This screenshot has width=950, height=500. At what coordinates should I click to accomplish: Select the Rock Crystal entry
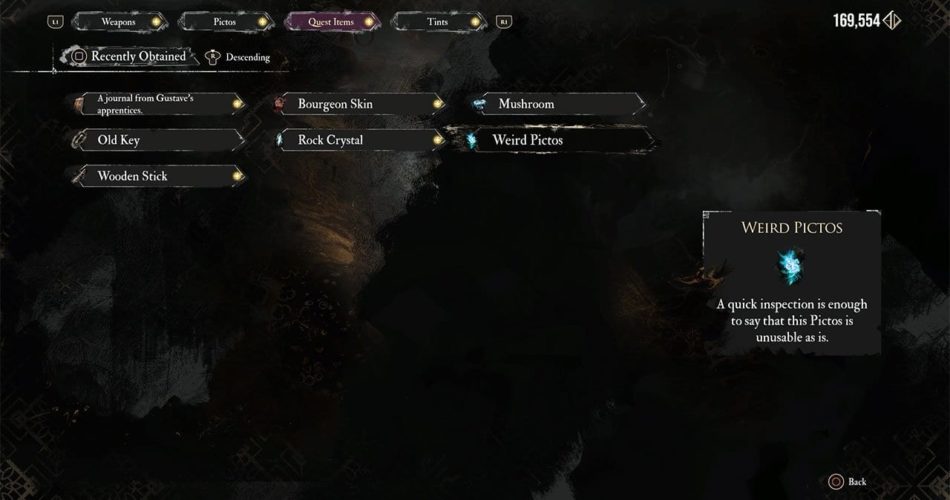pyautogui.click(x=357, y=140)
